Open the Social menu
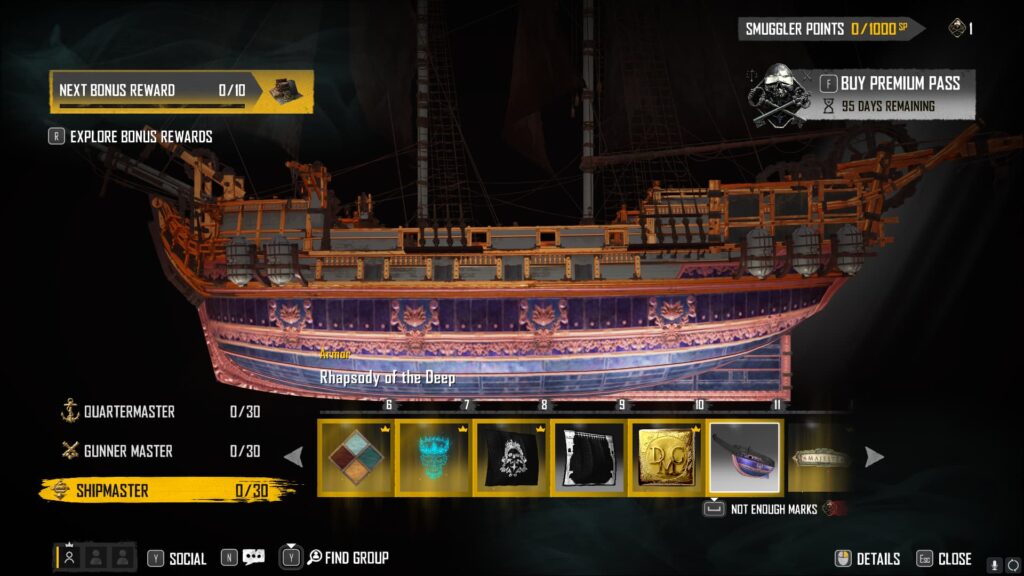The width and height of the screenshot is (1024, 576). (x=177, y=558)
